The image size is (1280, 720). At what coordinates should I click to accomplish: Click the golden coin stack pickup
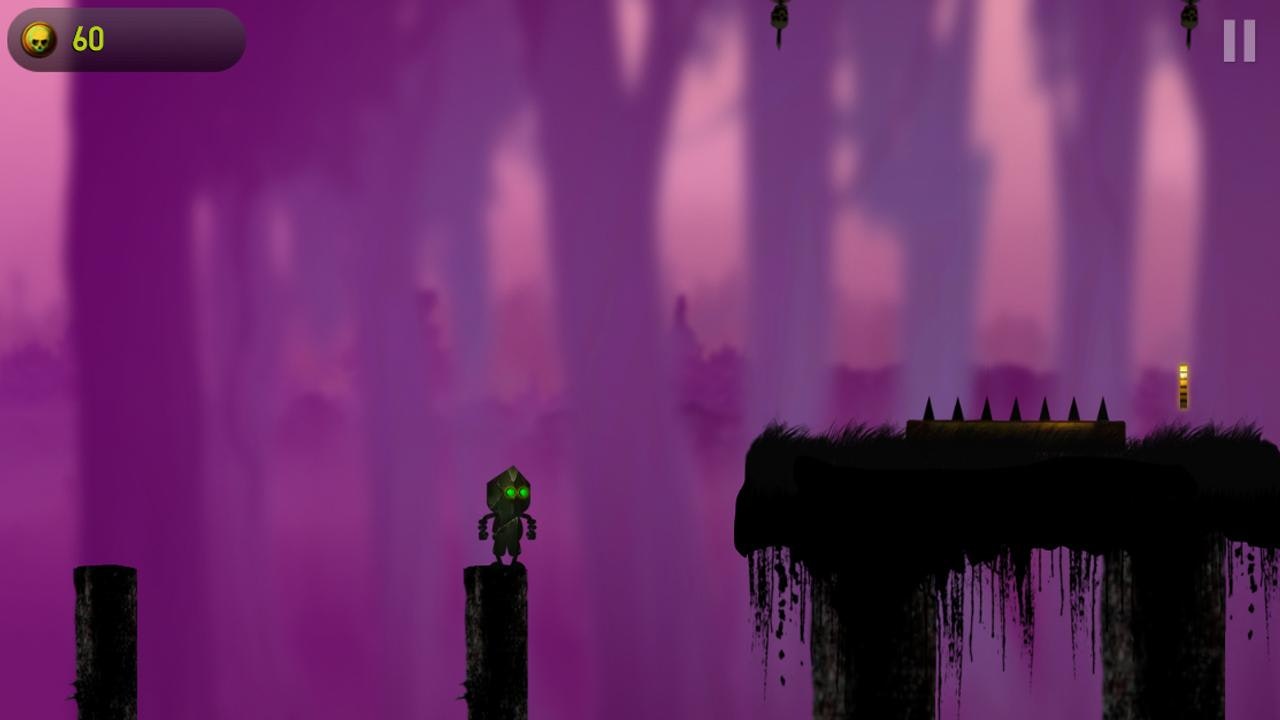point(1183,385)
